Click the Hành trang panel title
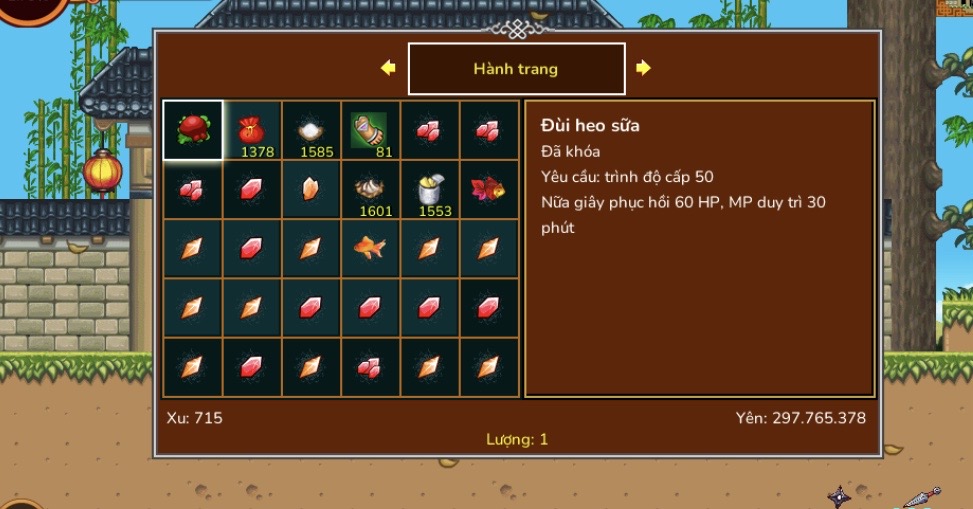The width and height of the screenshot is (973, 509). [516, 69]
